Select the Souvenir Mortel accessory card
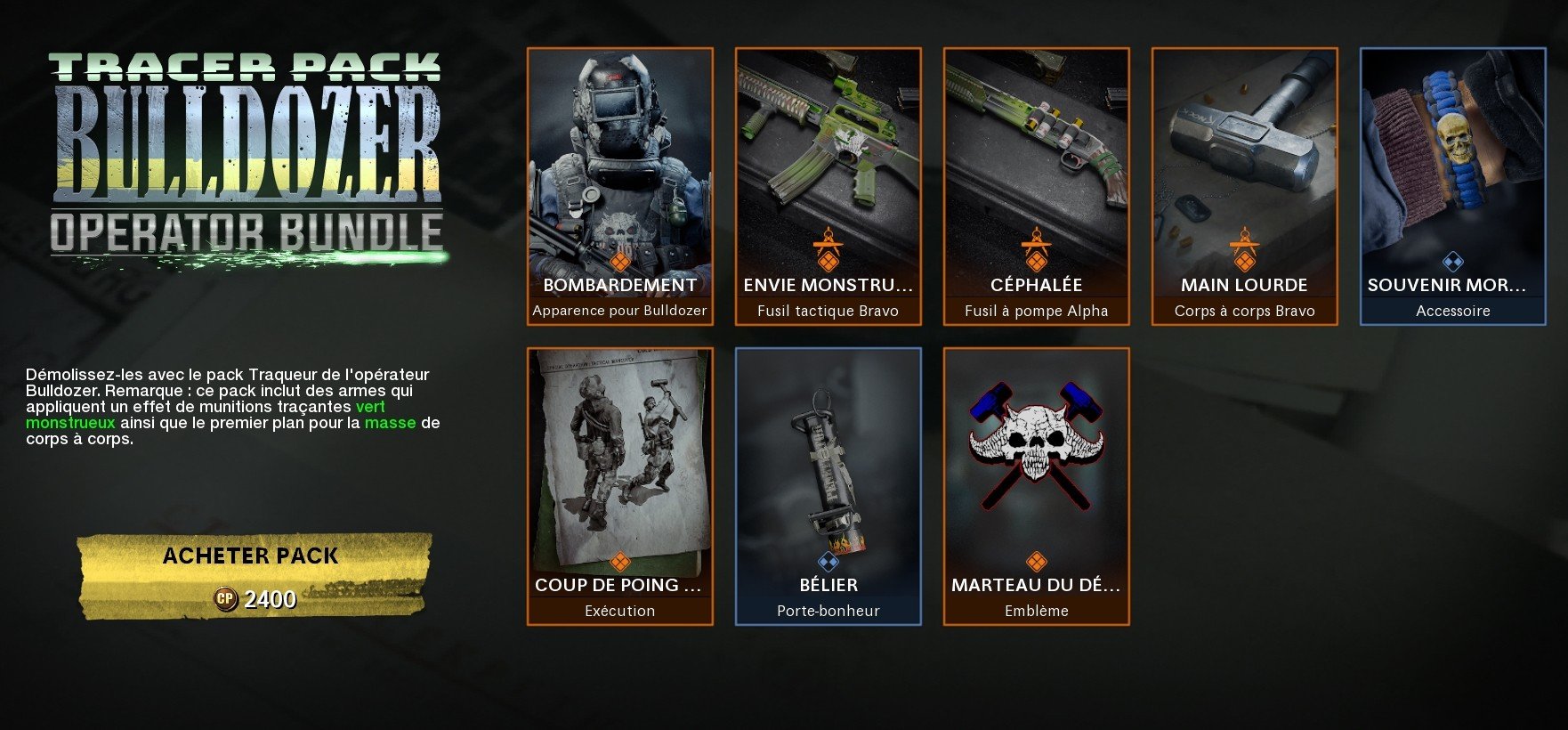Image resolution: width=1568 pixels, height=730 pixels. click(x=1452, y=186)
